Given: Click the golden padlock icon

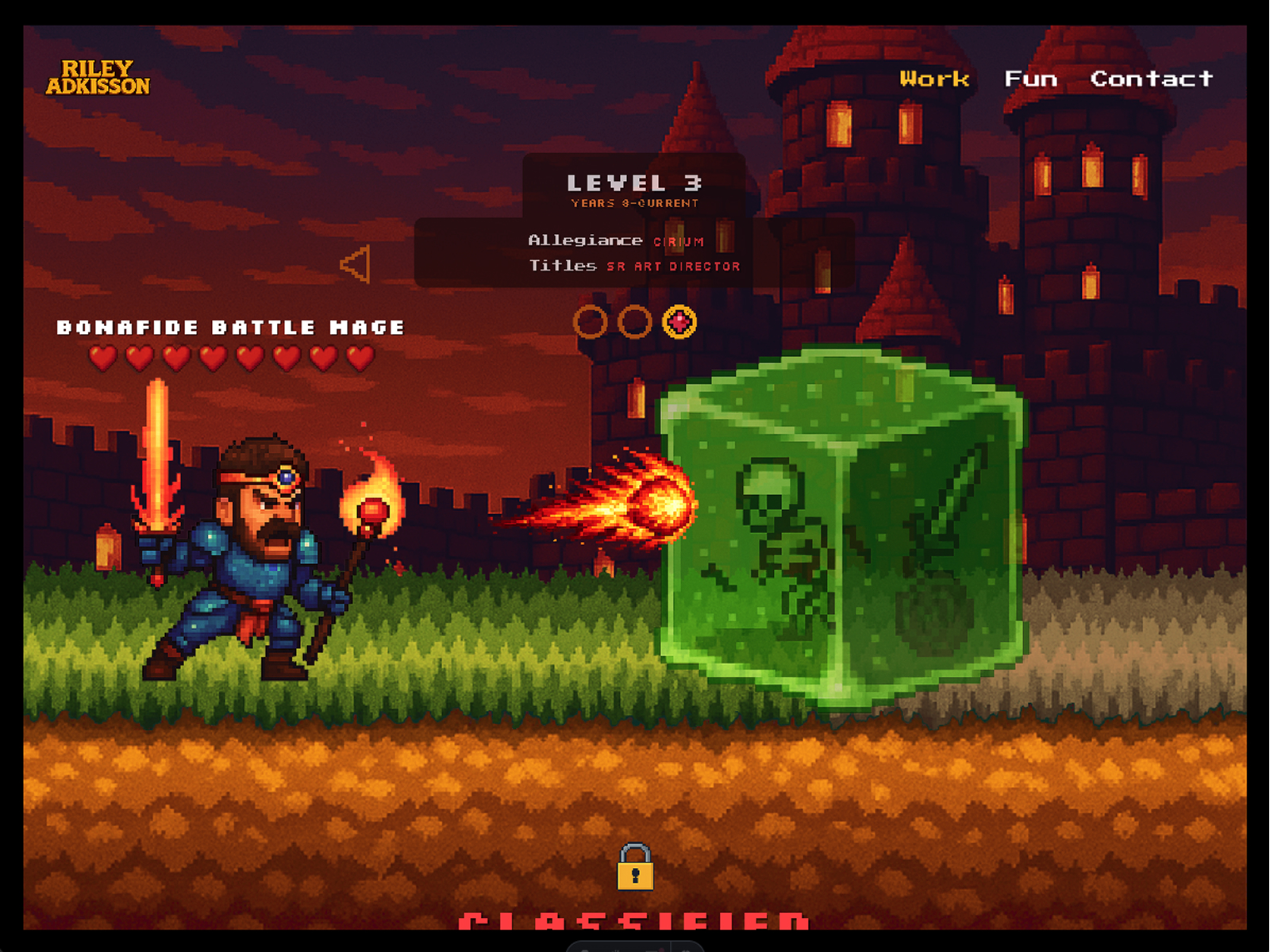Looking at the screenshot, I should point(635,867).
